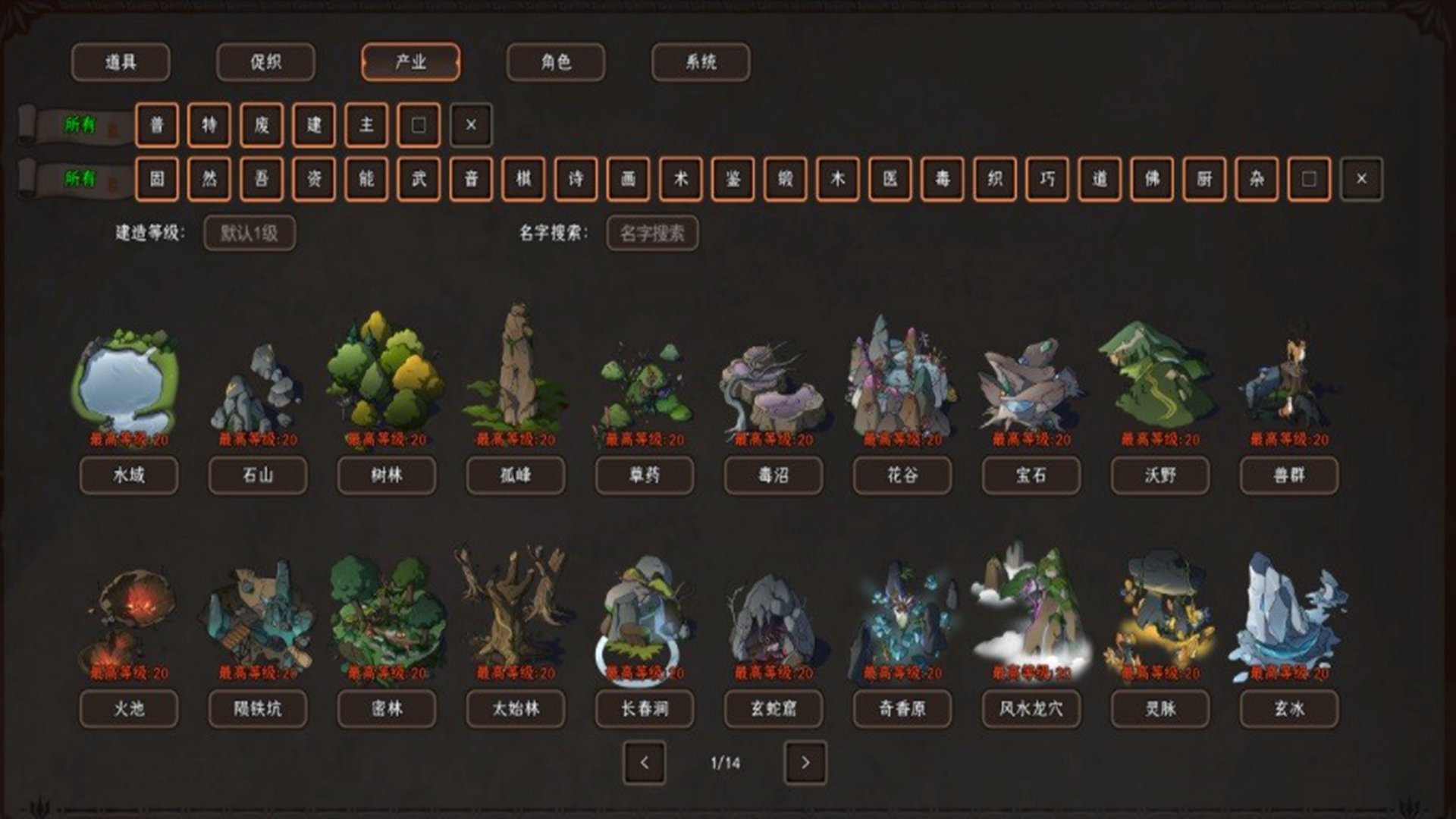Image resolution: width=1456 pixels, height=819 pixels.
Task: Select the 树林 forest thumbnail
Action: point(386,372)
